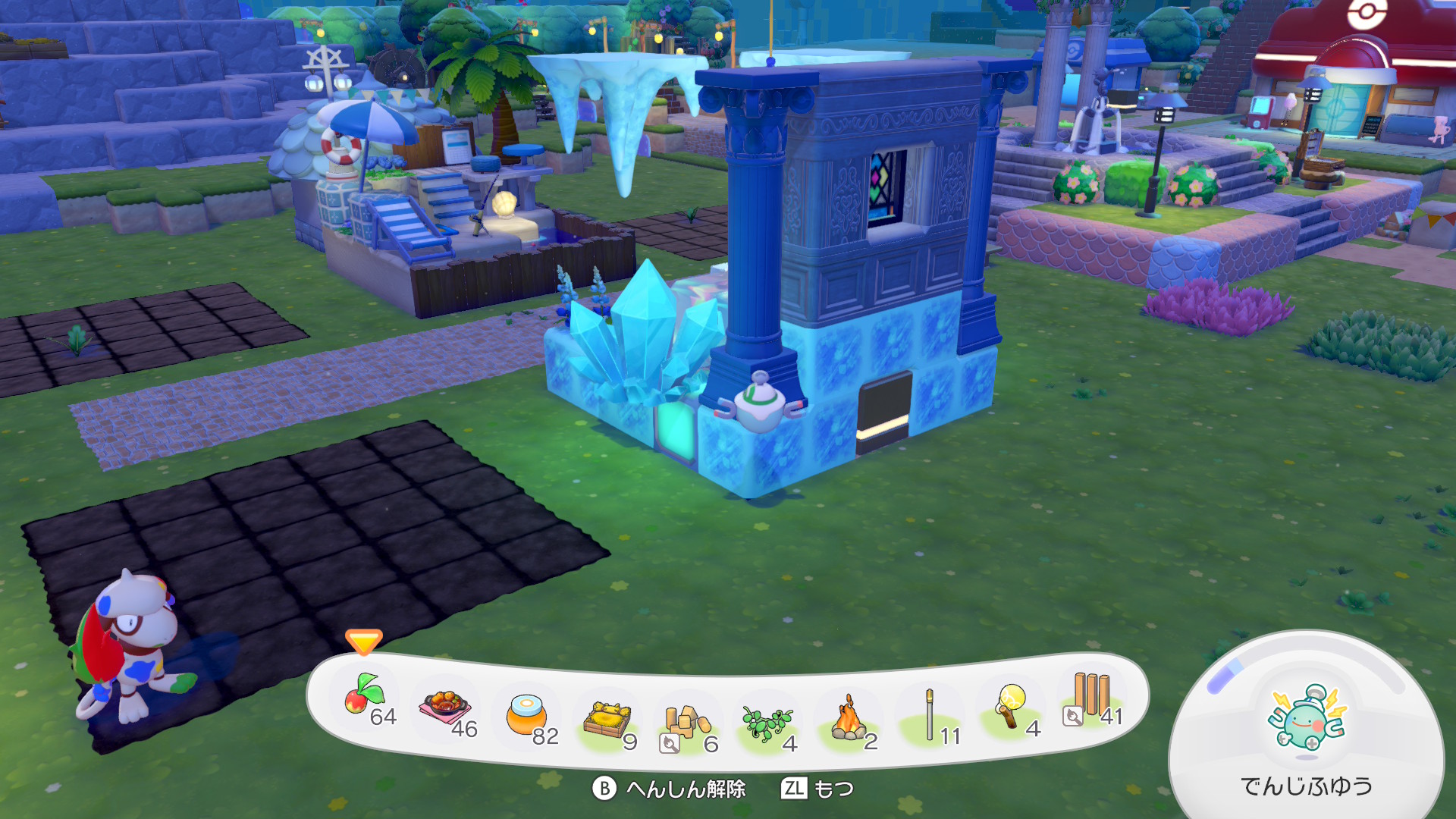The image size is (1456, 819).
Task: Choose the cooked dish in the skillet
Action: tap(445, 710)
